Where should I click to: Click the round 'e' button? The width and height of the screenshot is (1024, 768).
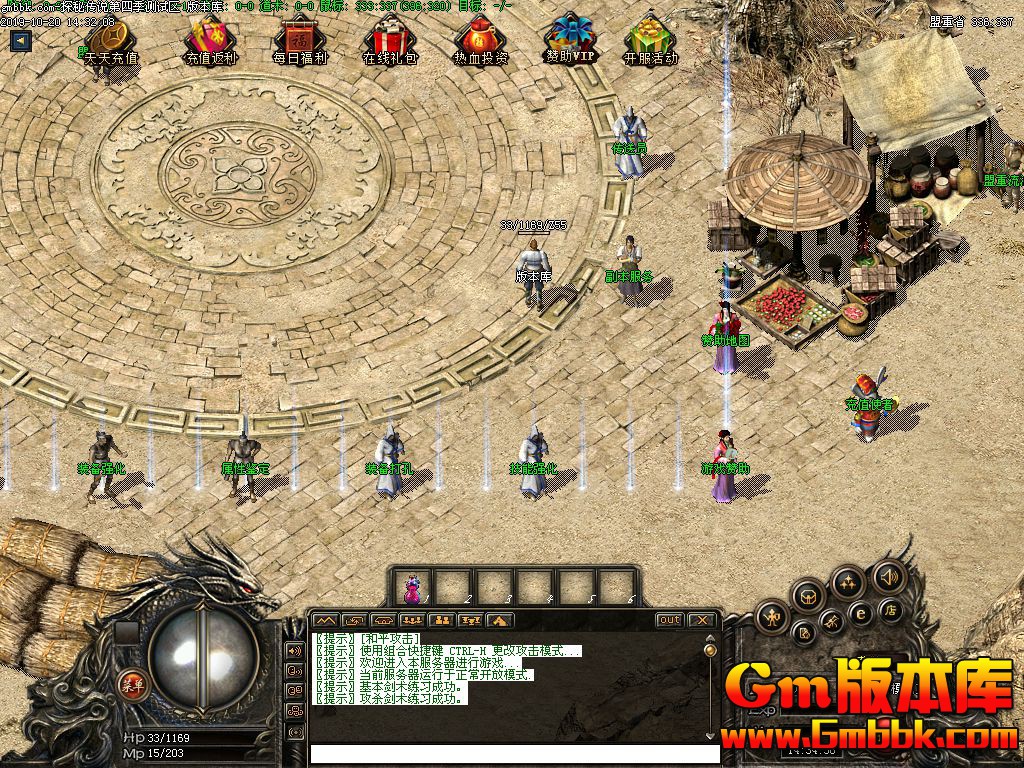(860, 612)
